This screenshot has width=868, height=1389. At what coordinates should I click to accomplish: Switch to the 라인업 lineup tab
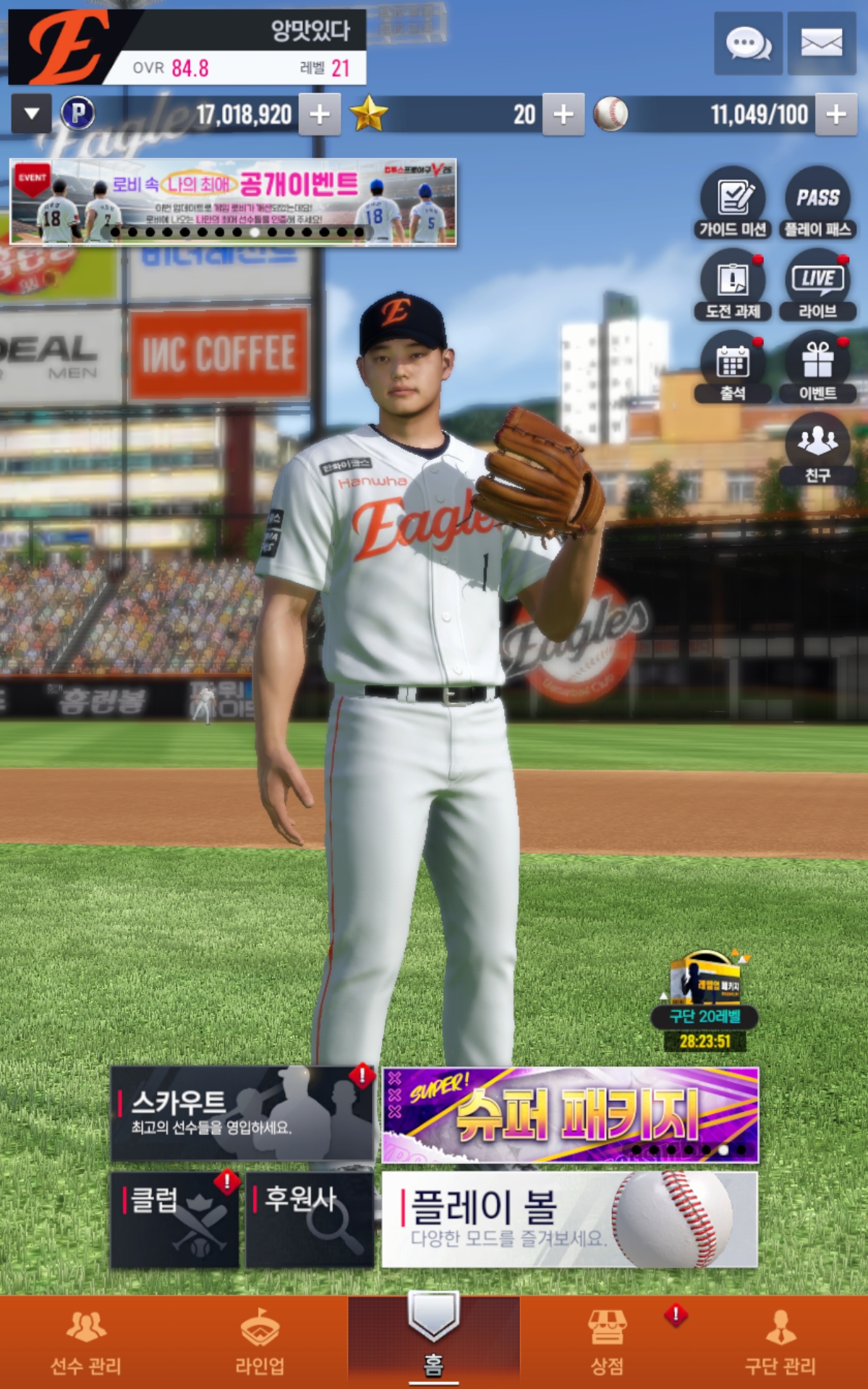pos(260,1343)
